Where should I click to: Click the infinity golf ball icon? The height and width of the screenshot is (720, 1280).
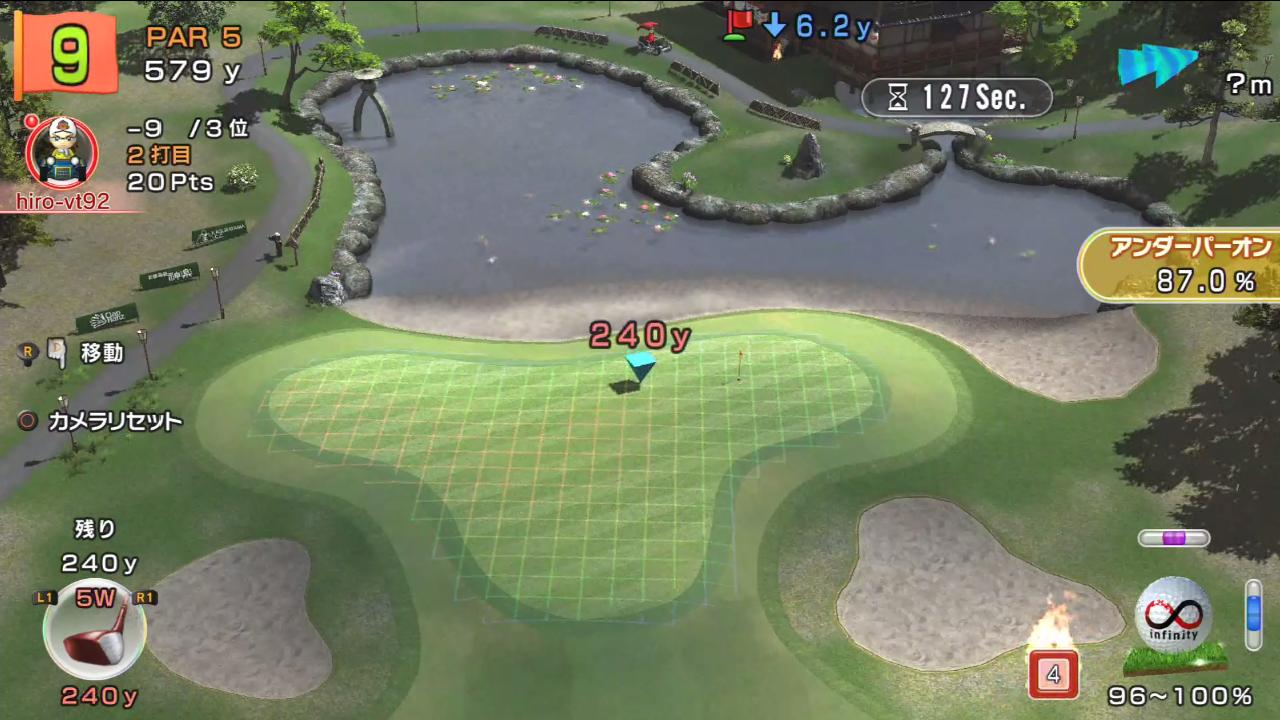click(1174, 615)
